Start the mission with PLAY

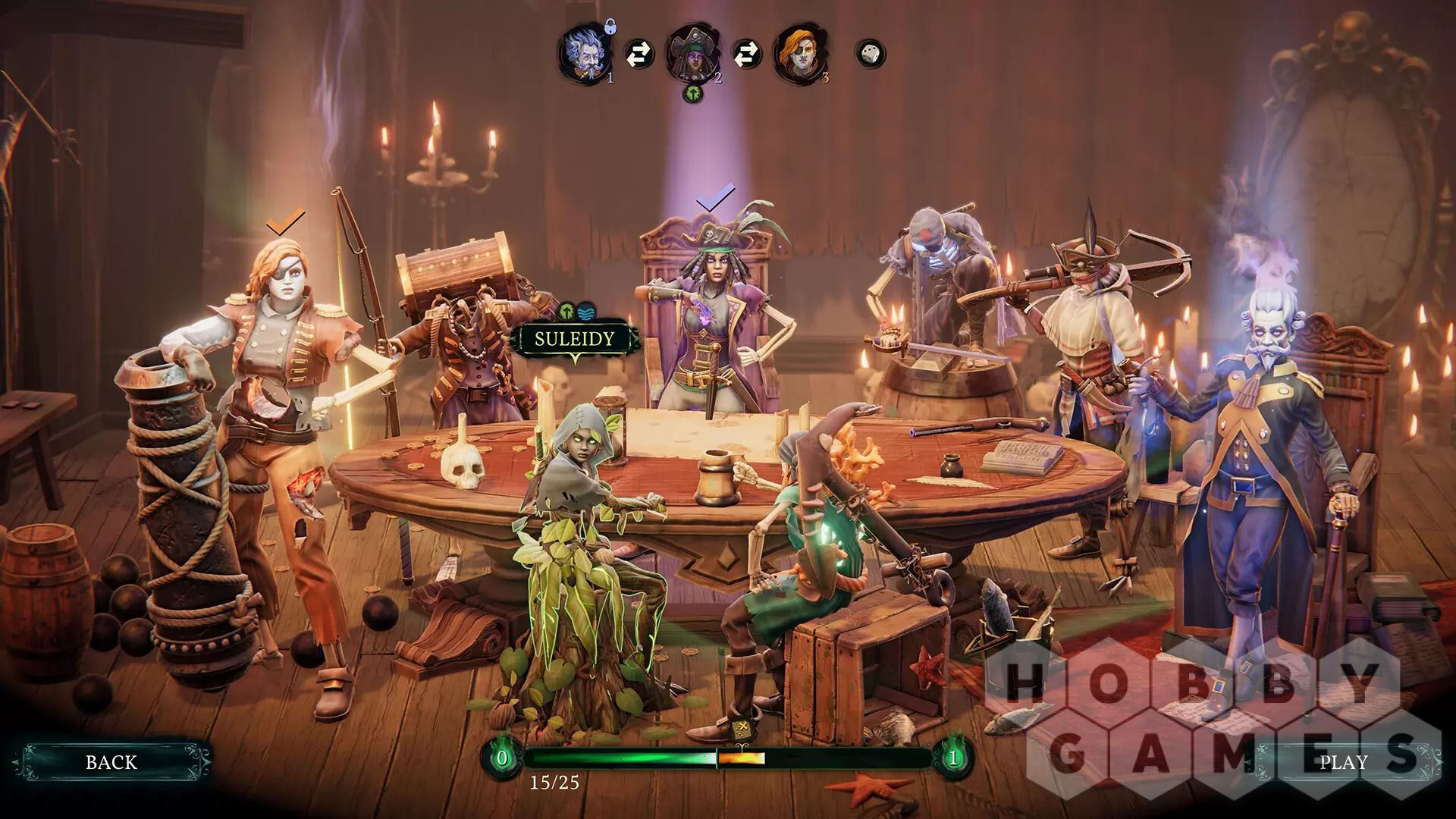[x=1343, y=762]
